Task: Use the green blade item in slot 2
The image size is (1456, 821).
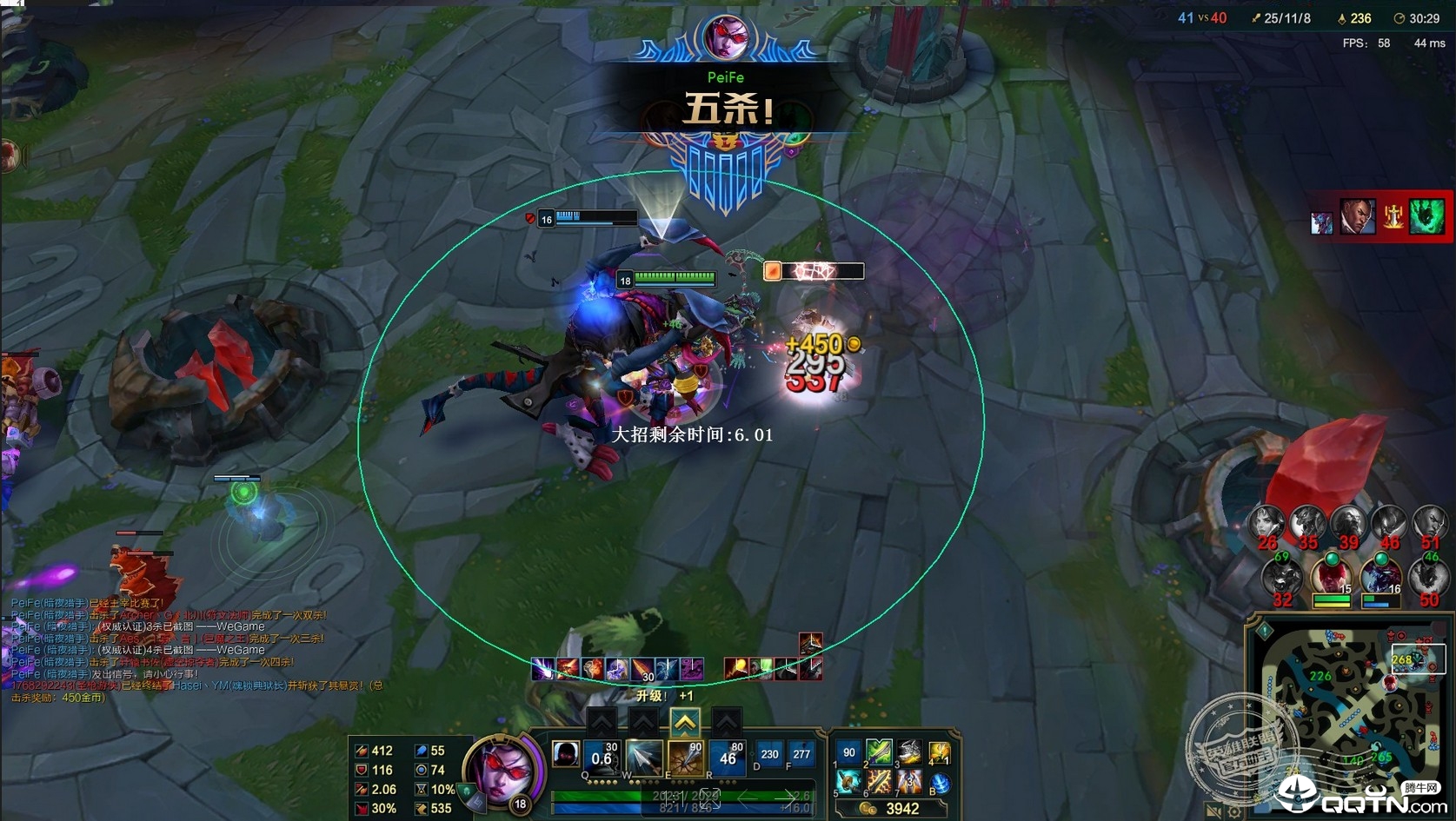Action: tap(879, 752)
